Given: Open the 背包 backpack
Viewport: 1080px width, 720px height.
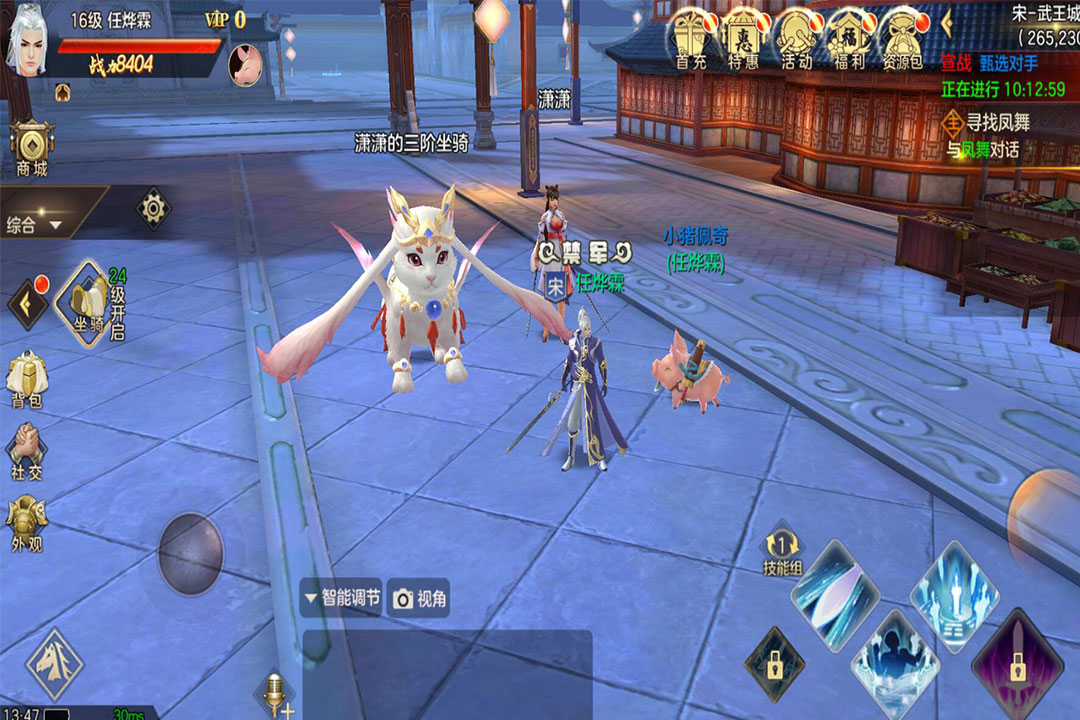Looking at the screenshot, I should click(x=26, y=380).
